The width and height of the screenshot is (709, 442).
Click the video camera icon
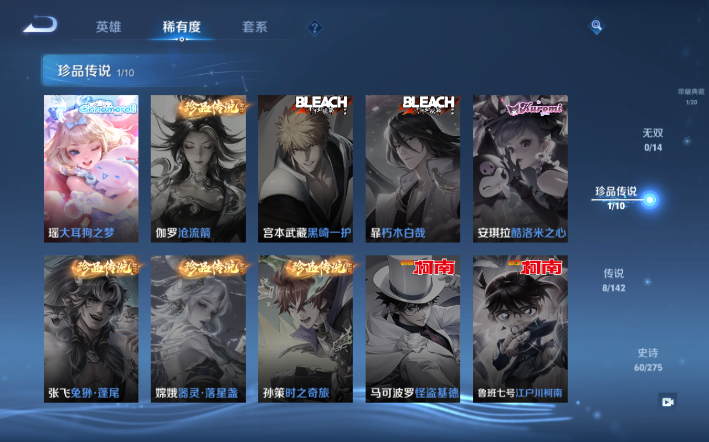(667, 401)
